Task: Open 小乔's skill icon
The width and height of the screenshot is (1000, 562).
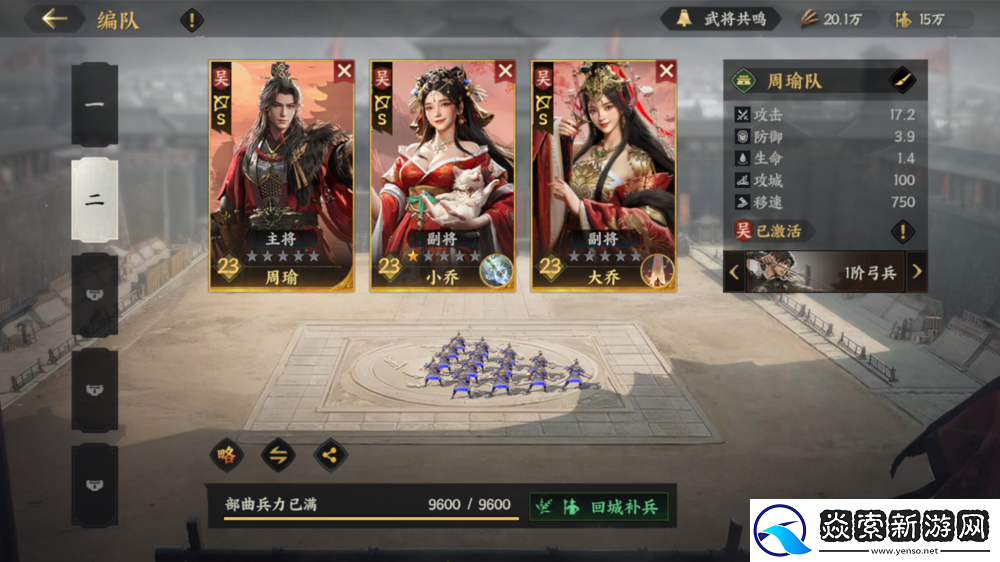Action: (496, 270)
